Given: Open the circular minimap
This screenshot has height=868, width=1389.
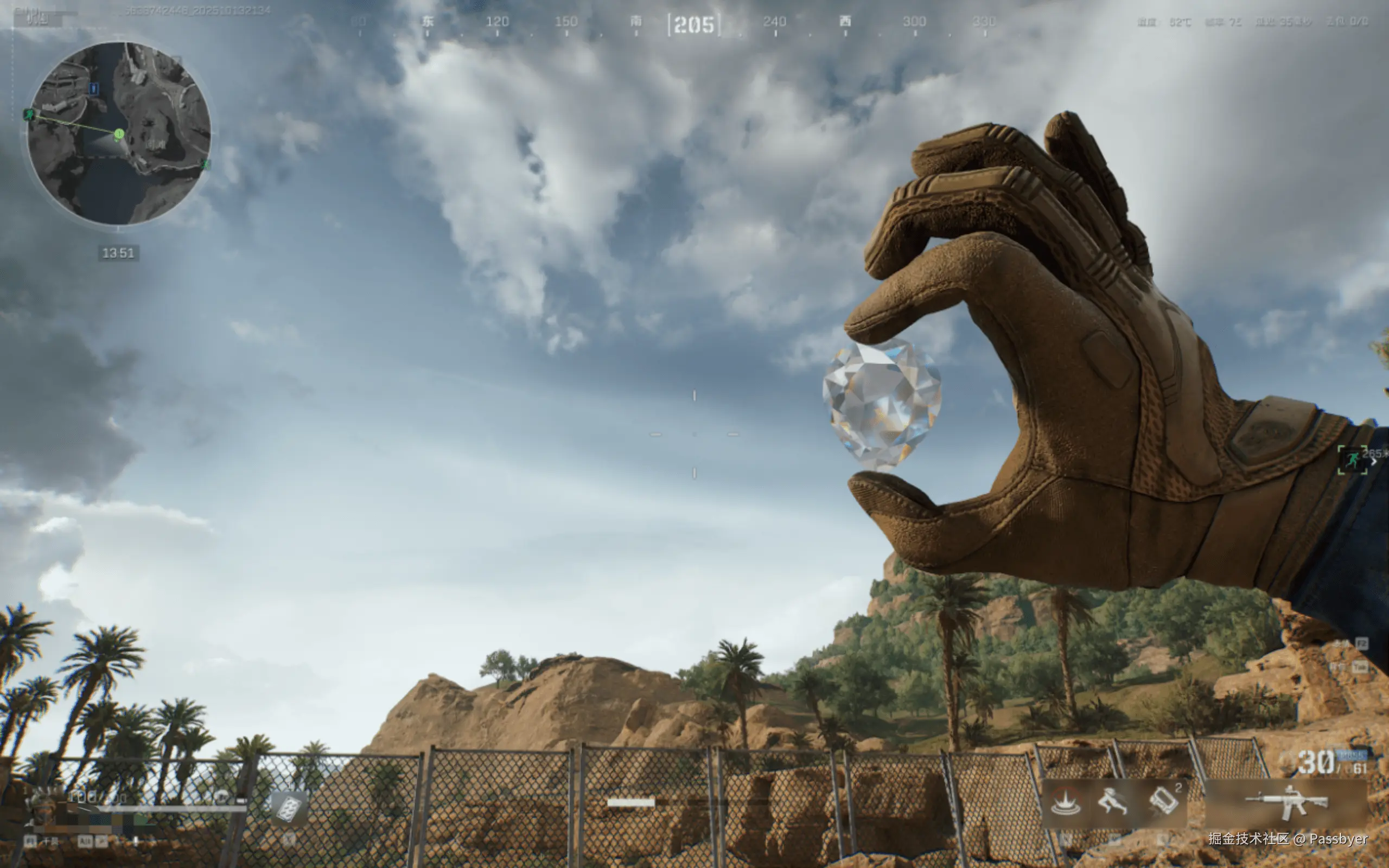Looking at the screenshot, I should pyautogui.click(x=119, y=133).
